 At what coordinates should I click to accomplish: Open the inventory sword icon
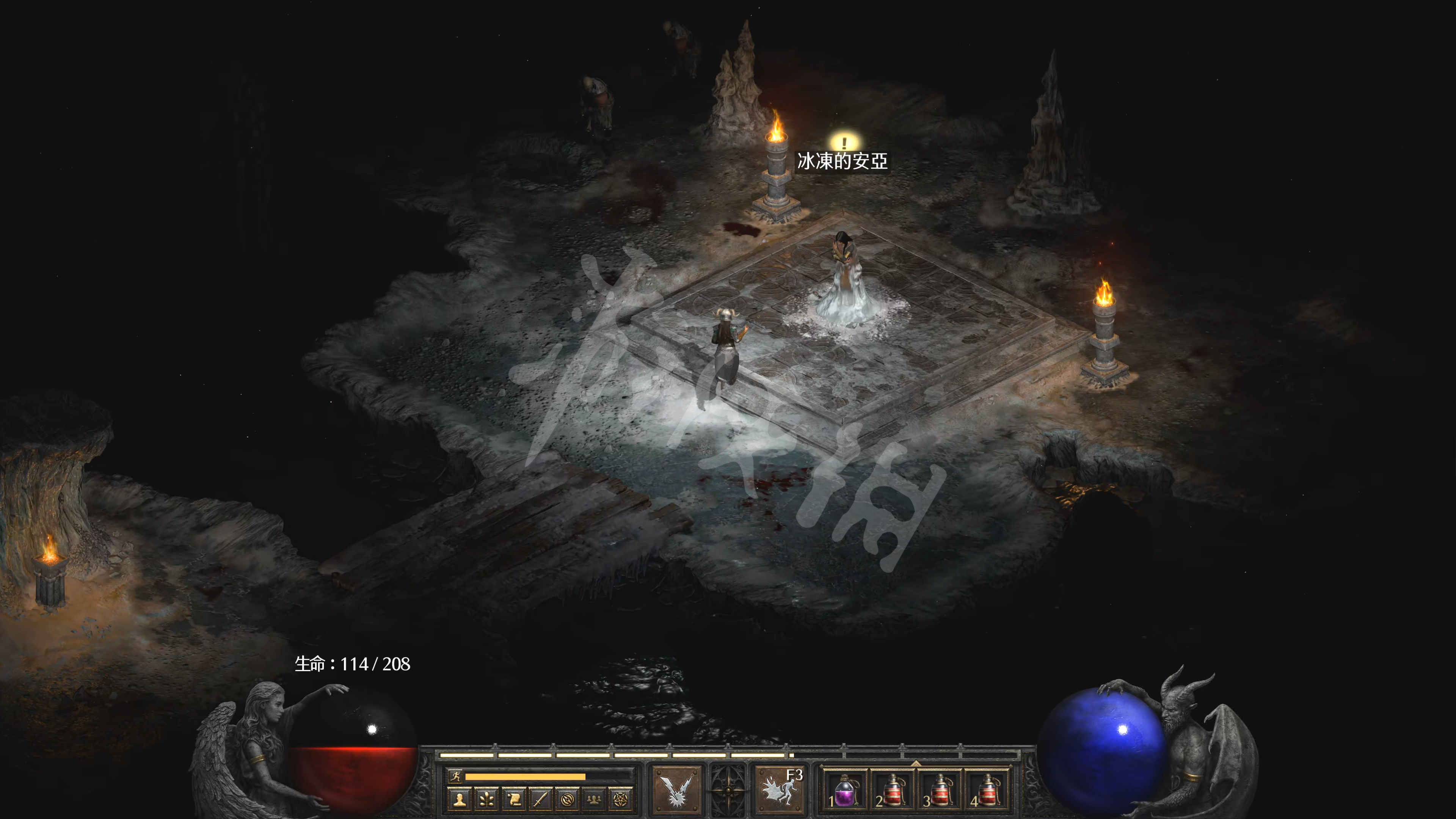pyautogui.click(x=540, y=799)
